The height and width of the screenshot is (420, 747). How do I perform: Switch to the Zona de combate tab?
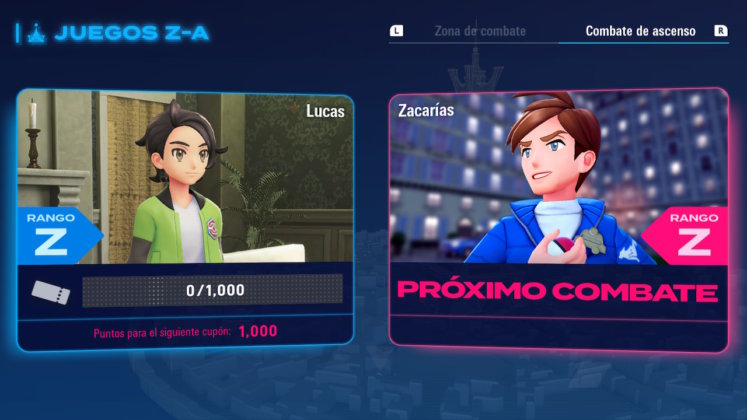pyautogui.click(x=479, y=31)
